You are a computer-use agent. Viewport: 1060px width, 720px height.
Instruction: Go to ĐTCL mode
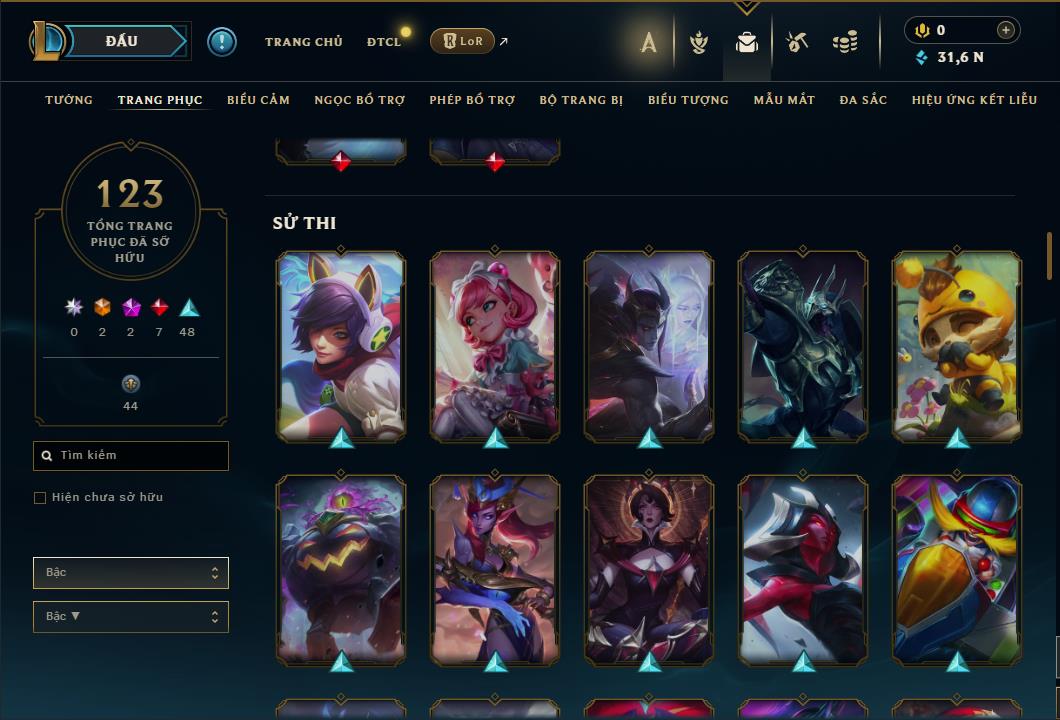[384, 42]
